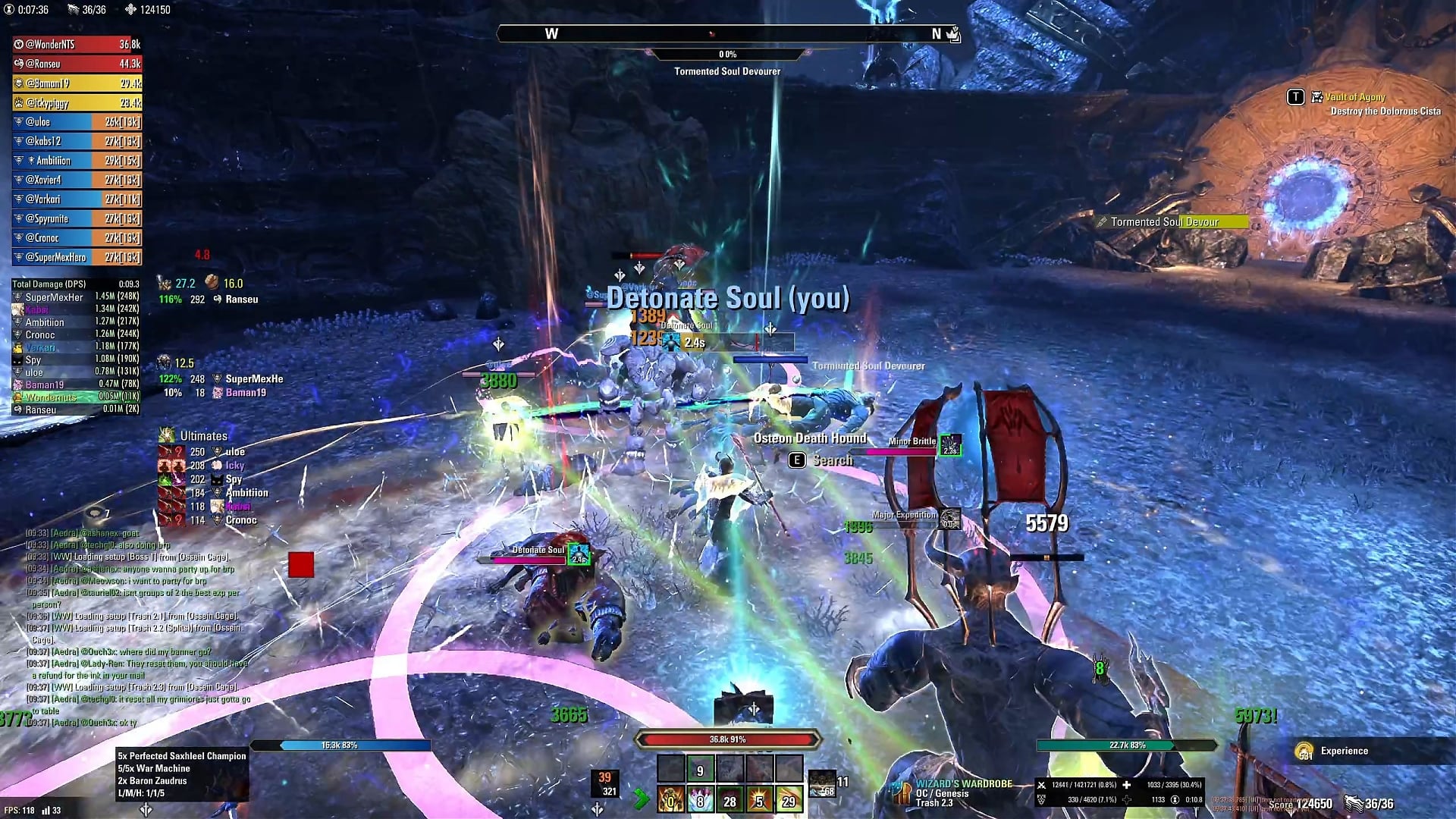Click the Tormented Soul Devourer boss name label

(727, 71)
